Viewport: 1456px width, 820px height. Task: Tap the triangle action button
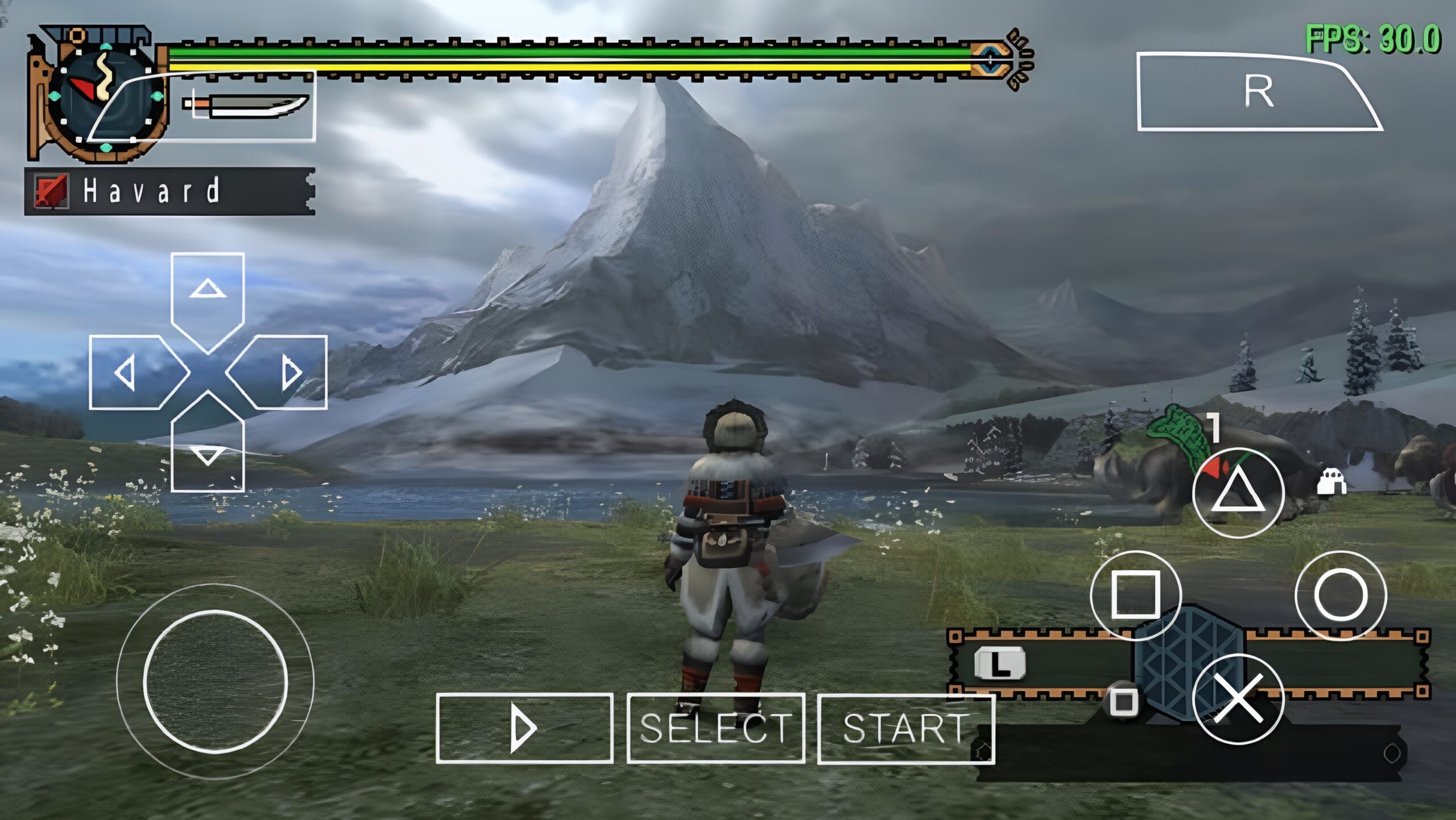pos(1238,493)
